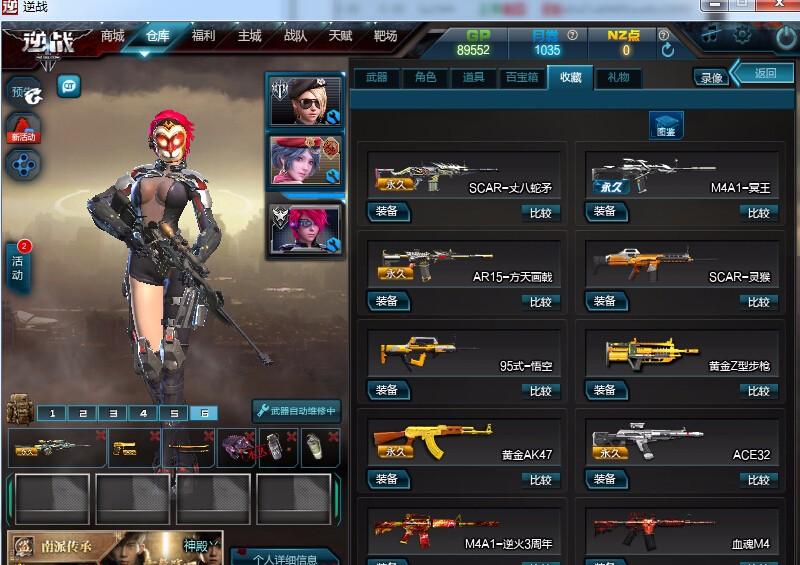Switch to the 武器 weapons tab
Image resolution: width=800 pixels, height=565 pixels.
(x=376, y=77)
